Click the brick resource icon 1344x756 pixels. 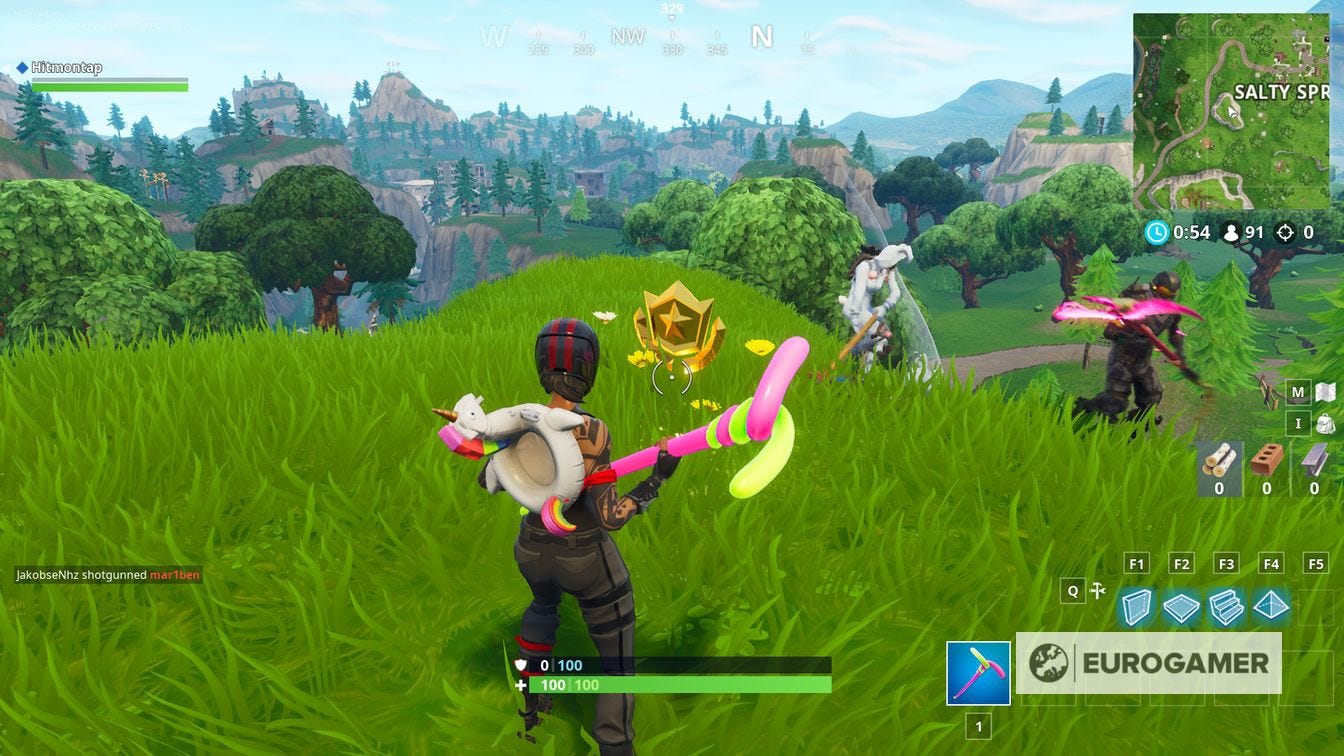pyautogui.click(x=1266, y=460)
